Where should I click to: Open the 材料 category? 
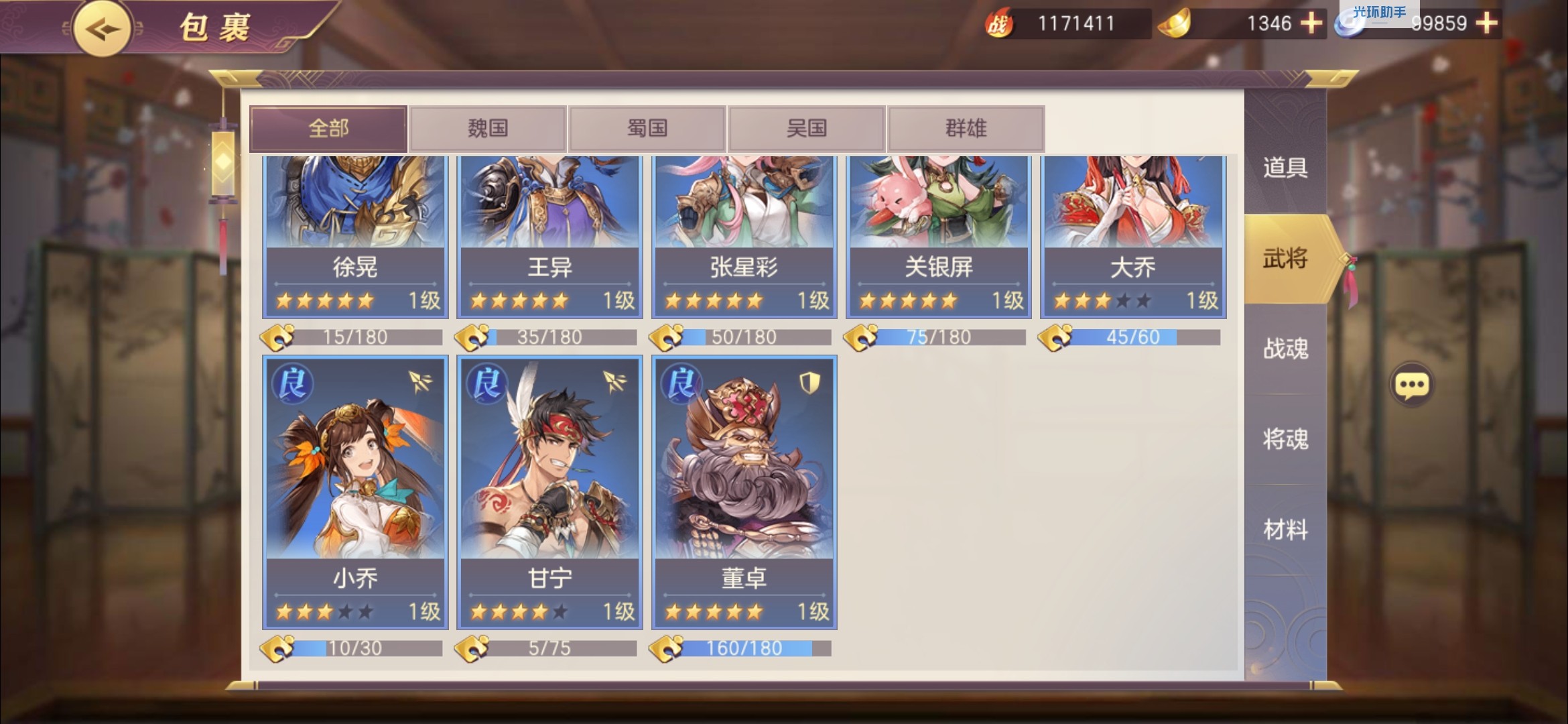point(1285,530)
